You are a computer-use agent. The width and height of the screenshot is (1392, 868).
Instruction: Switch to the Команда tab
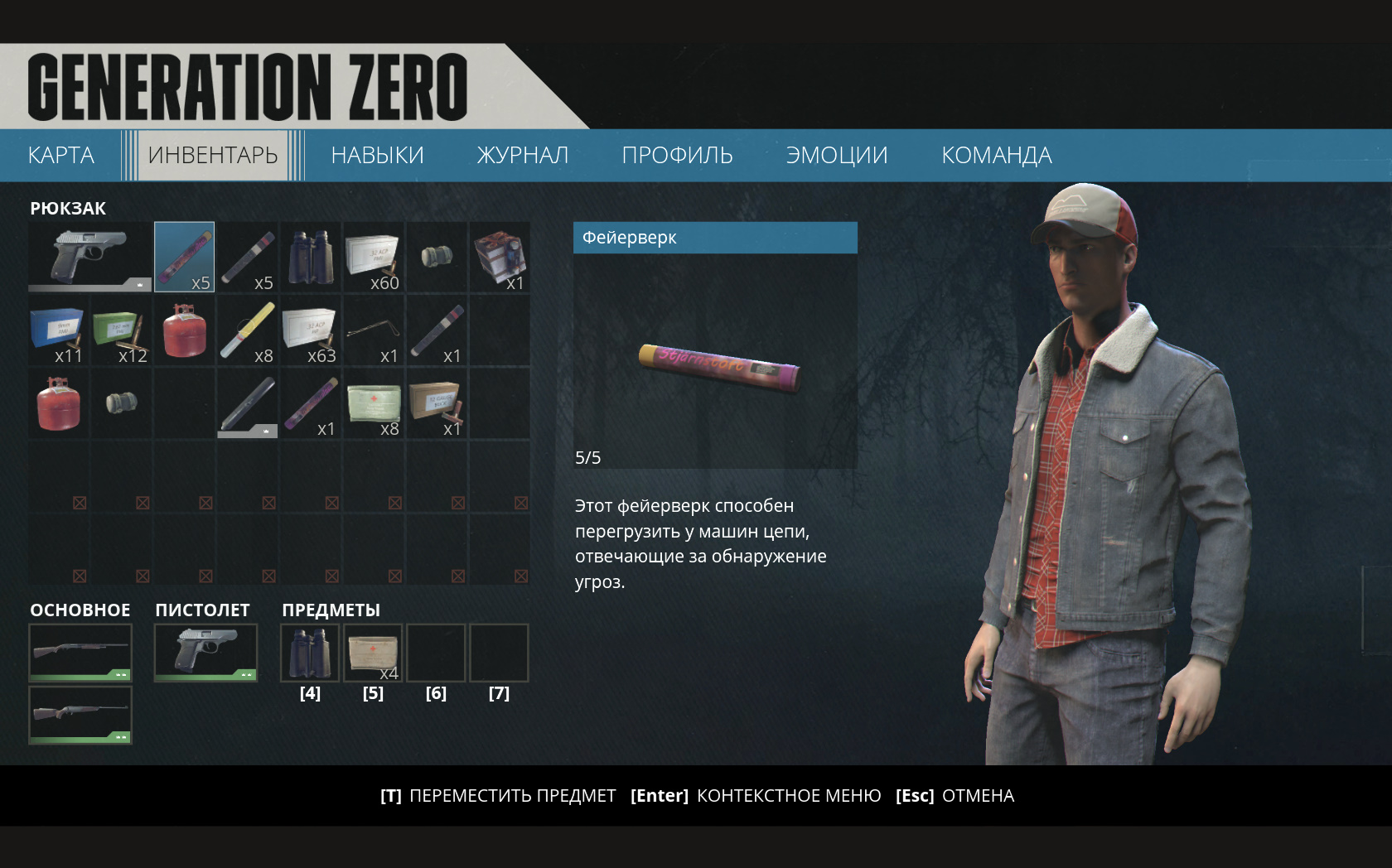click(x=996, y=155)
